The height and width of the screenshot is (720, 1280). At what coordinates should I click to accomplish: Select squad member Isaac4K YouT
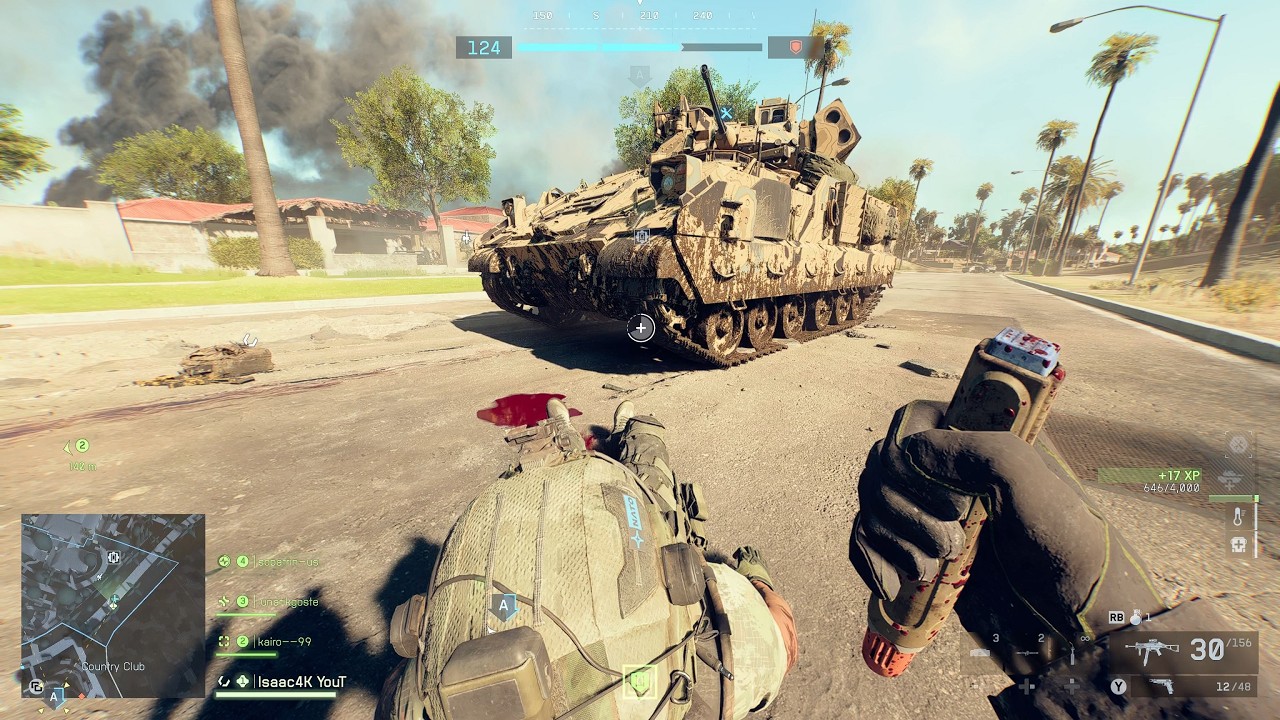301,682
